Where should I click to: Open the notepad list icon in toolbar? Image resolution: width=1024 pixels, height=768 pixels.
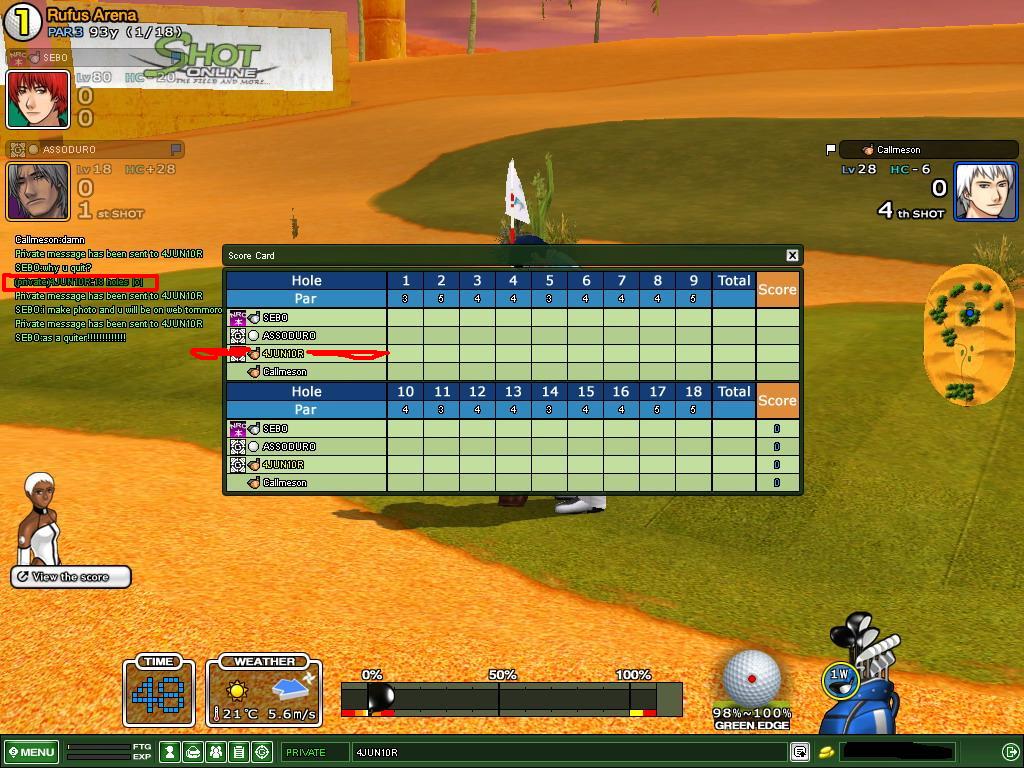click(239, 752)
